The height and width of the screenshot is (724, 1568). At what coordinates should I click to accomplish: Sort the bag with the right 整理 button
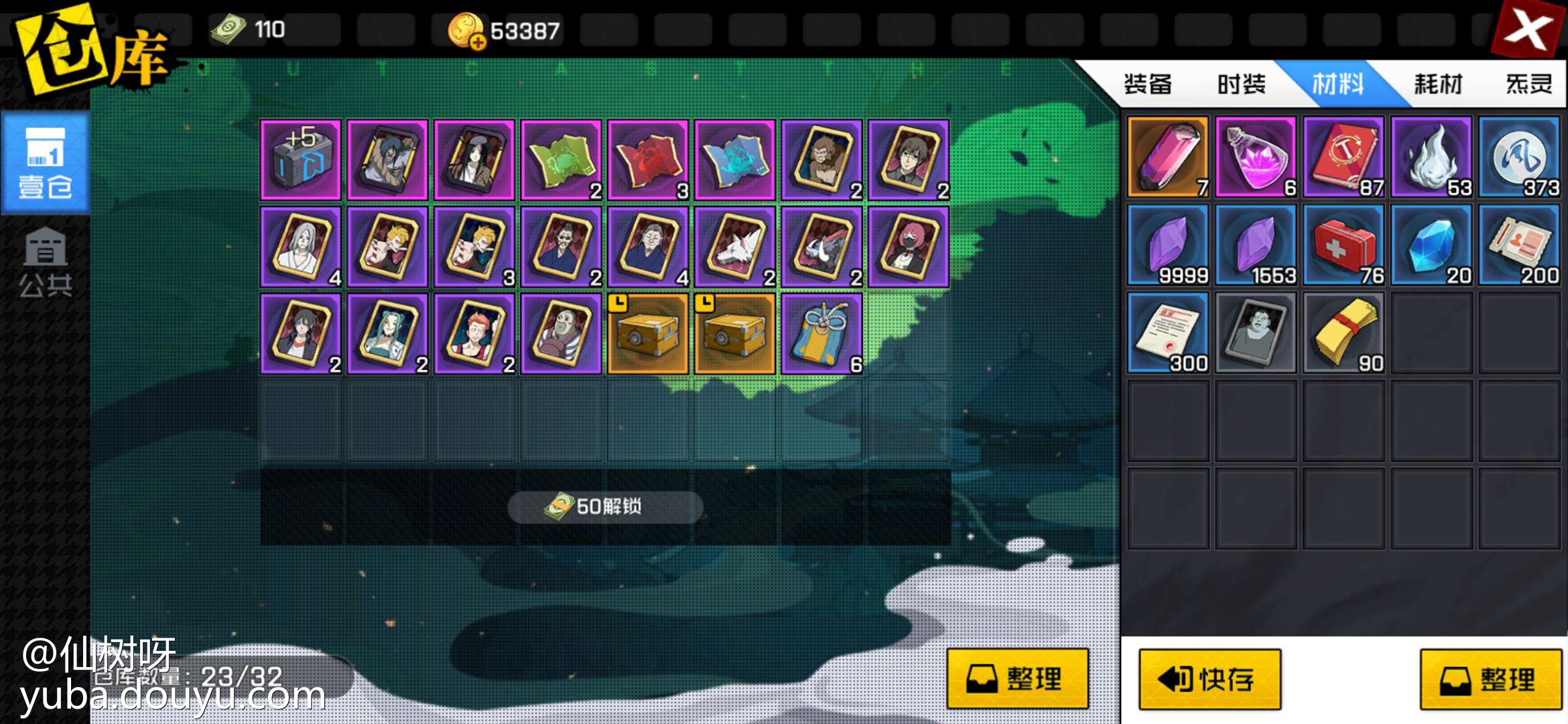[1490, 679]
